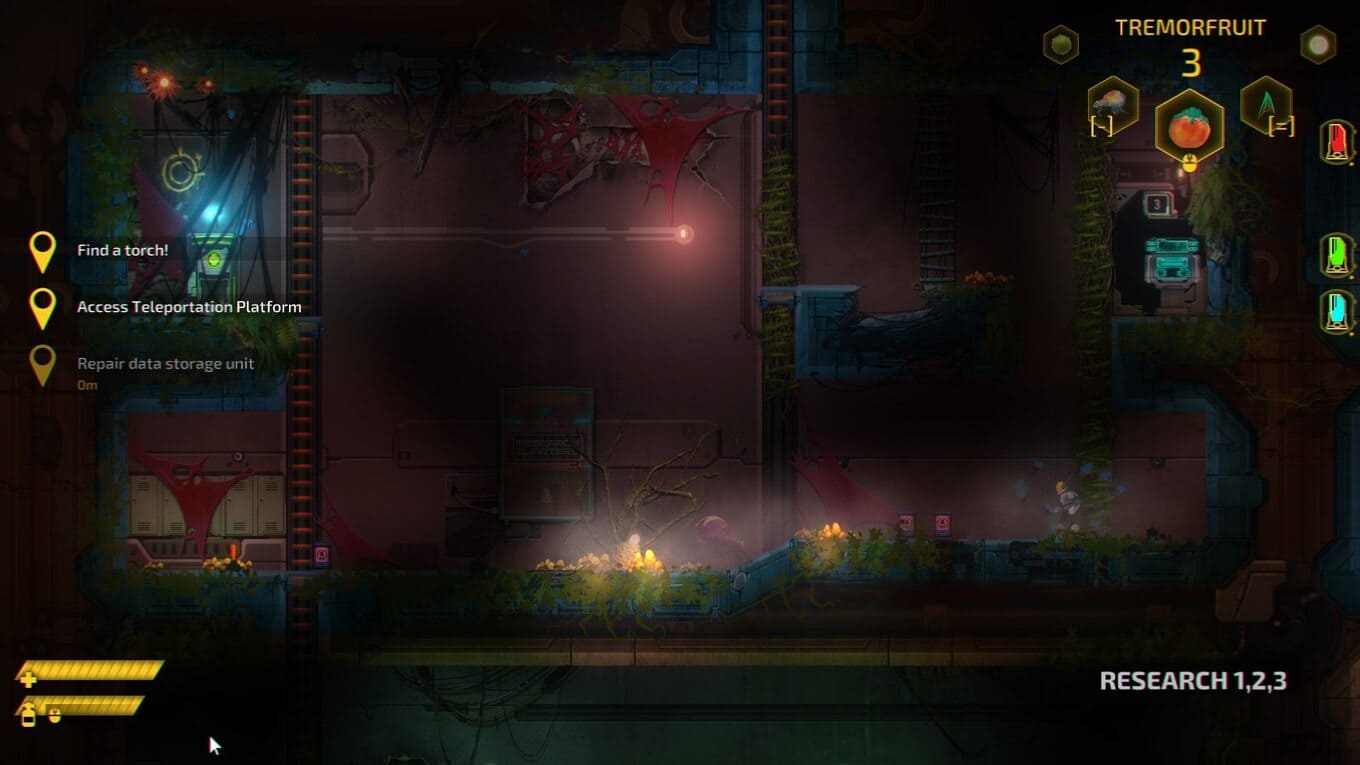Select the 'Find a torch!' objective
The image size is (1360, 765).
coord(123,250)
